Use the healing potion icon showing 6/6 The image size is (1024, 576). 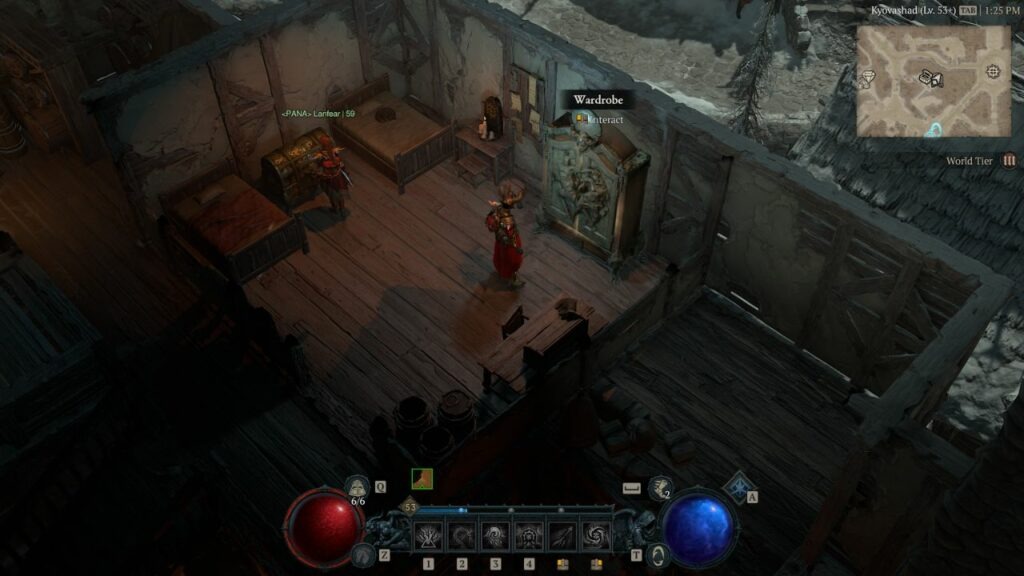(x=356, y=487)
